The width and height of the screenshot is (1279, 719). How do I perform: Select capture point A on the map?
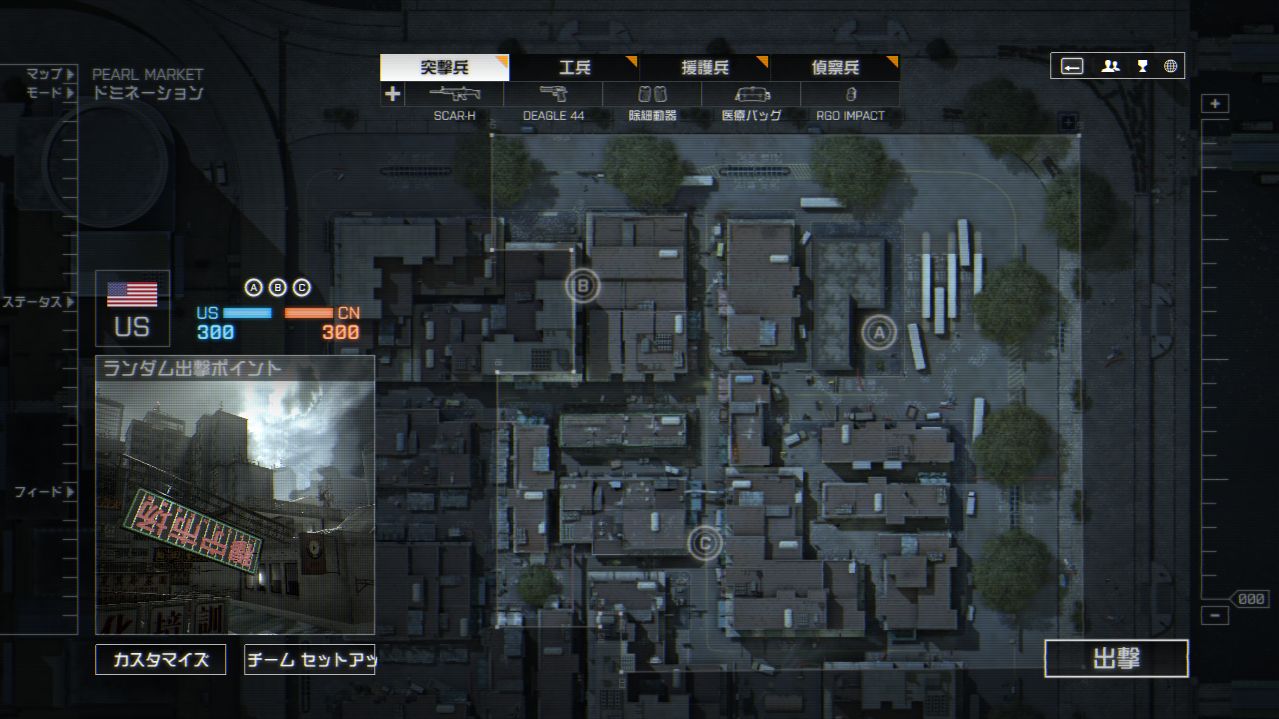[879, 332]
